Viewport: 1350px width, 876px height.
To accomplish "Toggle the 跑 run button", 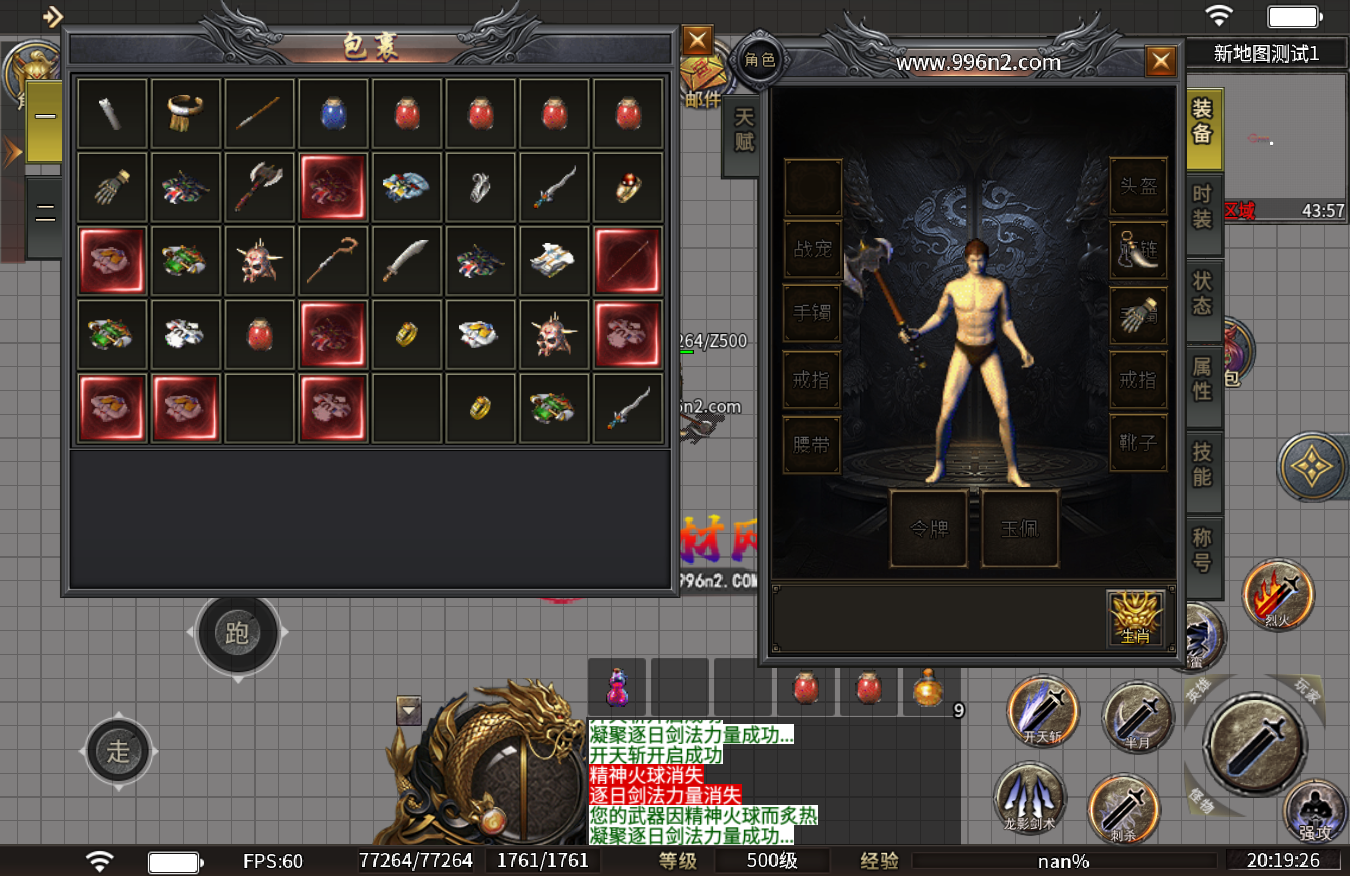I will coord(237,632).
